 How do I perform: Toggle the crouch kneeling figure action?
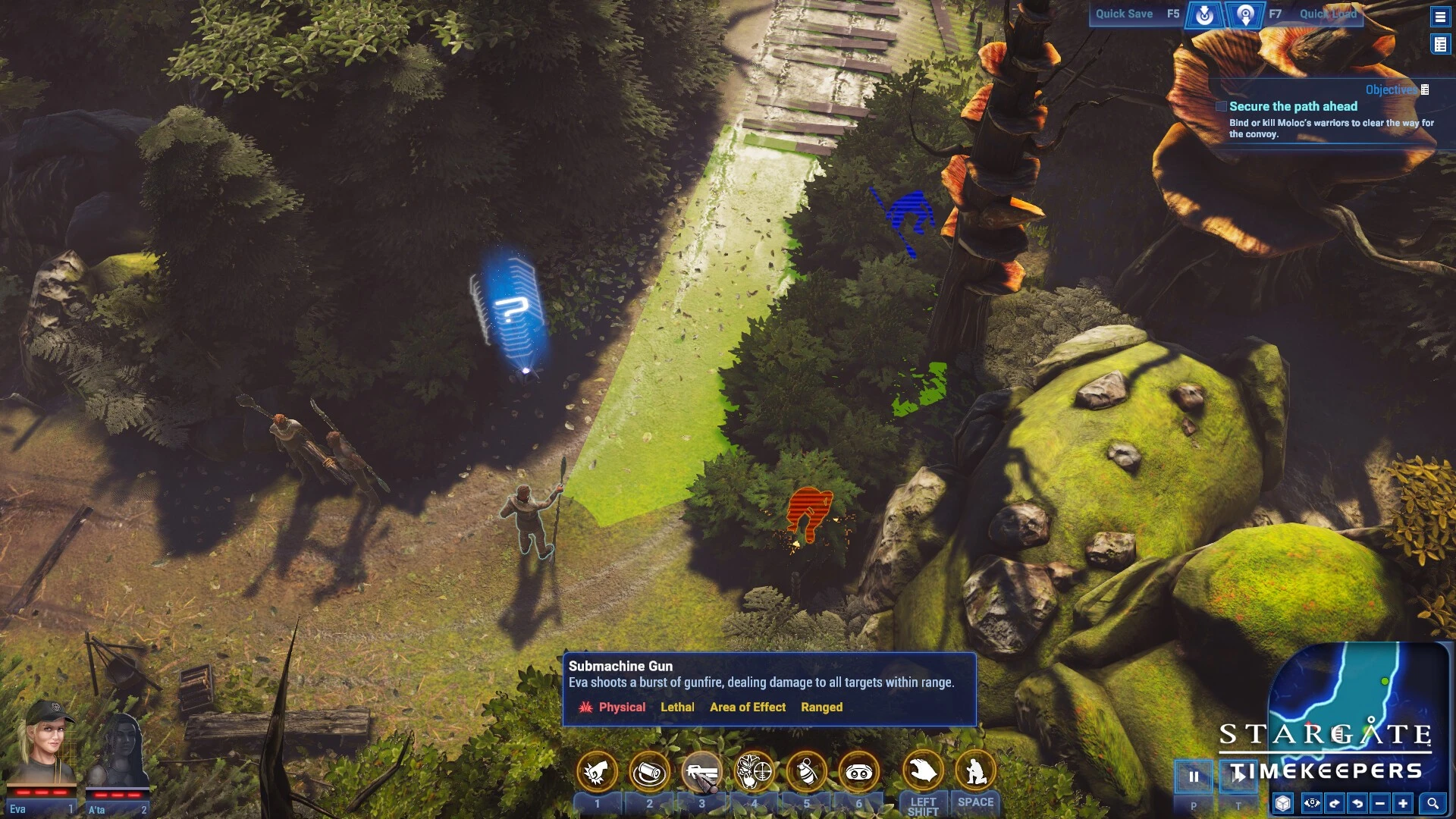point(975,772)
